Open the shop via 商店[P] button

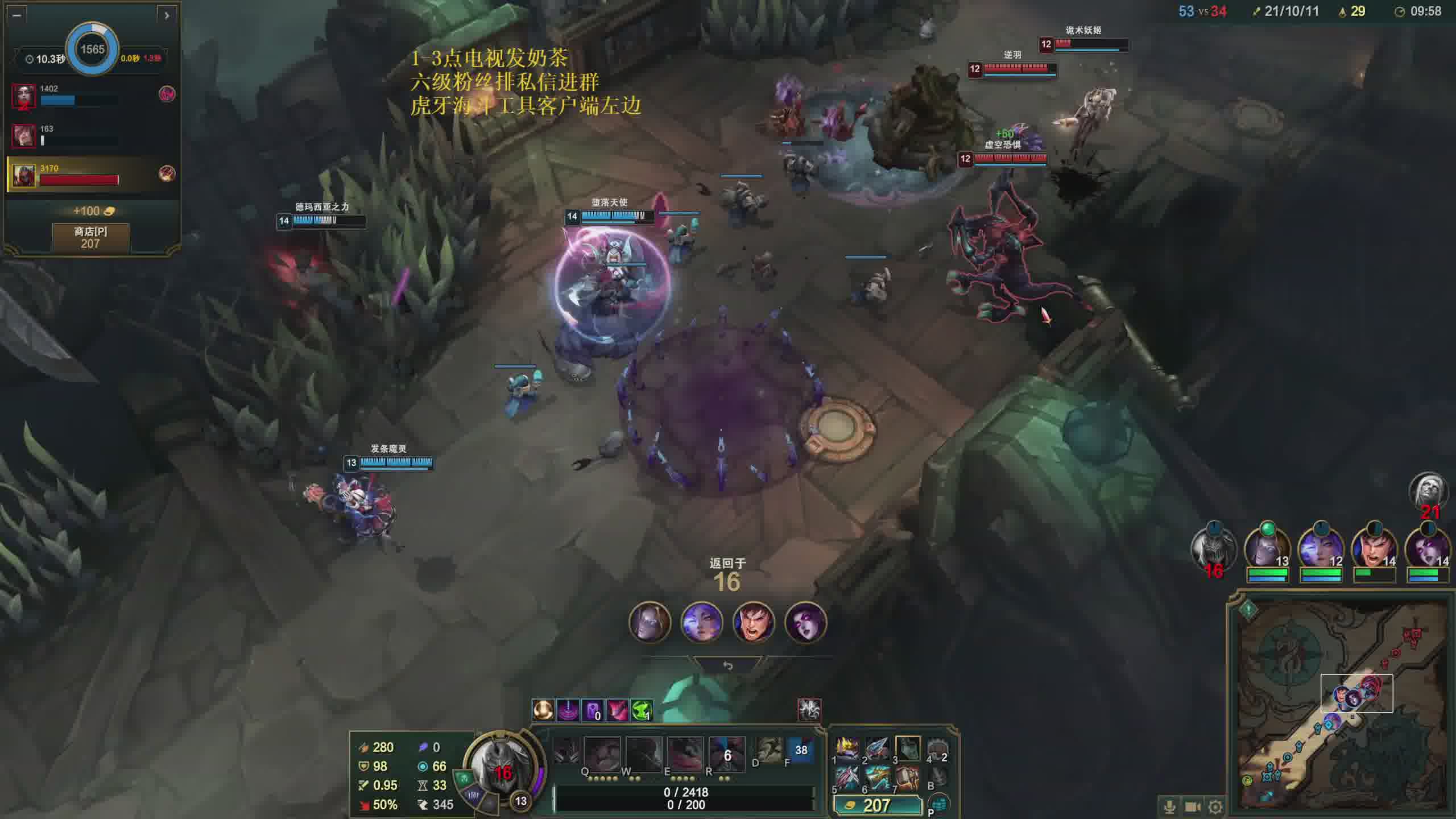pyautogui.click(x=90, y=237)
